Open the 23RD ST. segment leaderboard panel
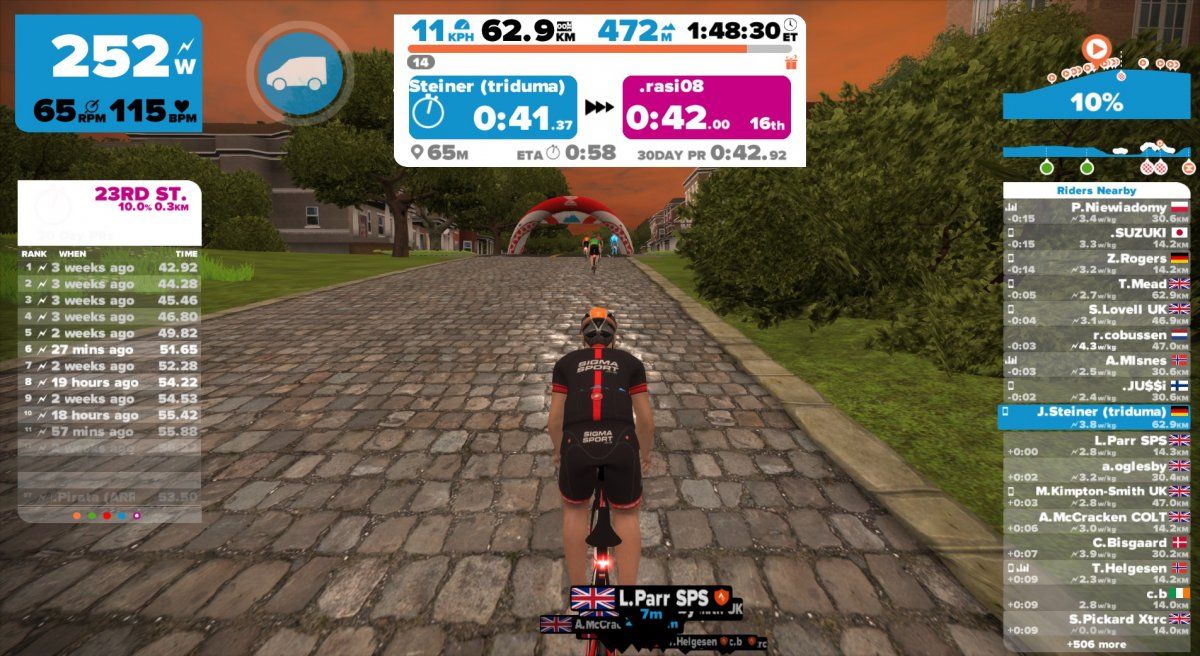The width and height of the screenshot is (1200, 656). point(109,200)
